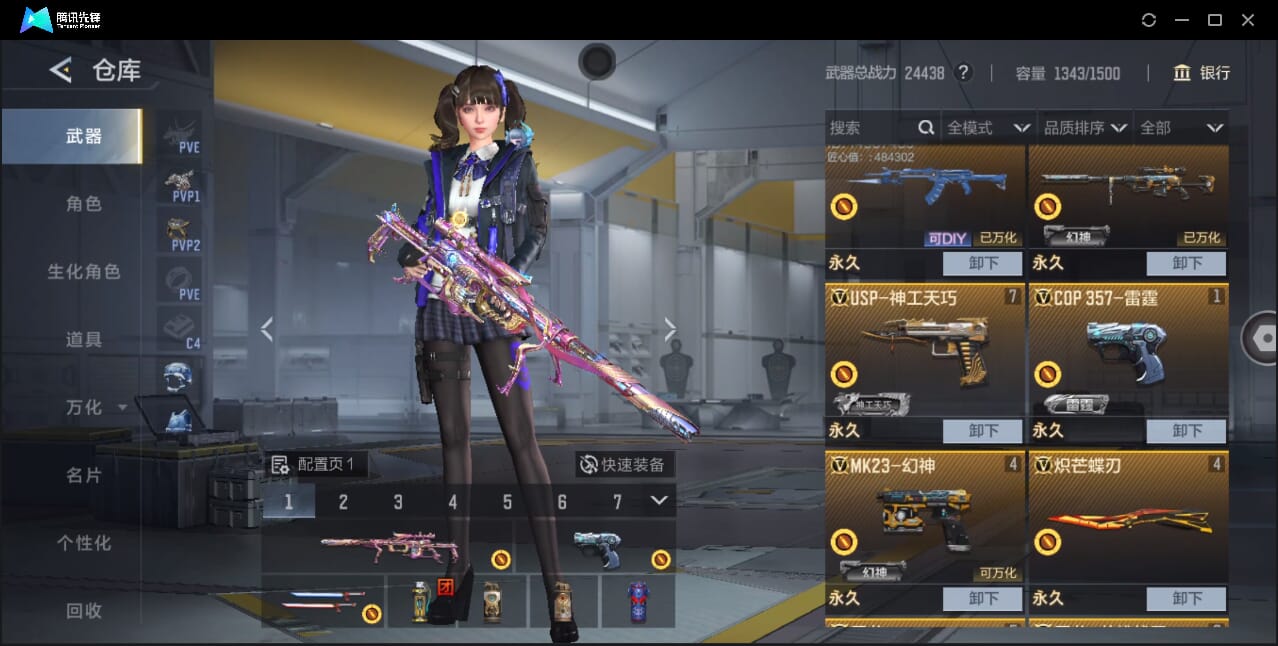Rotate to the next character view arrow
1278x646 pixels.
[670, 329]
